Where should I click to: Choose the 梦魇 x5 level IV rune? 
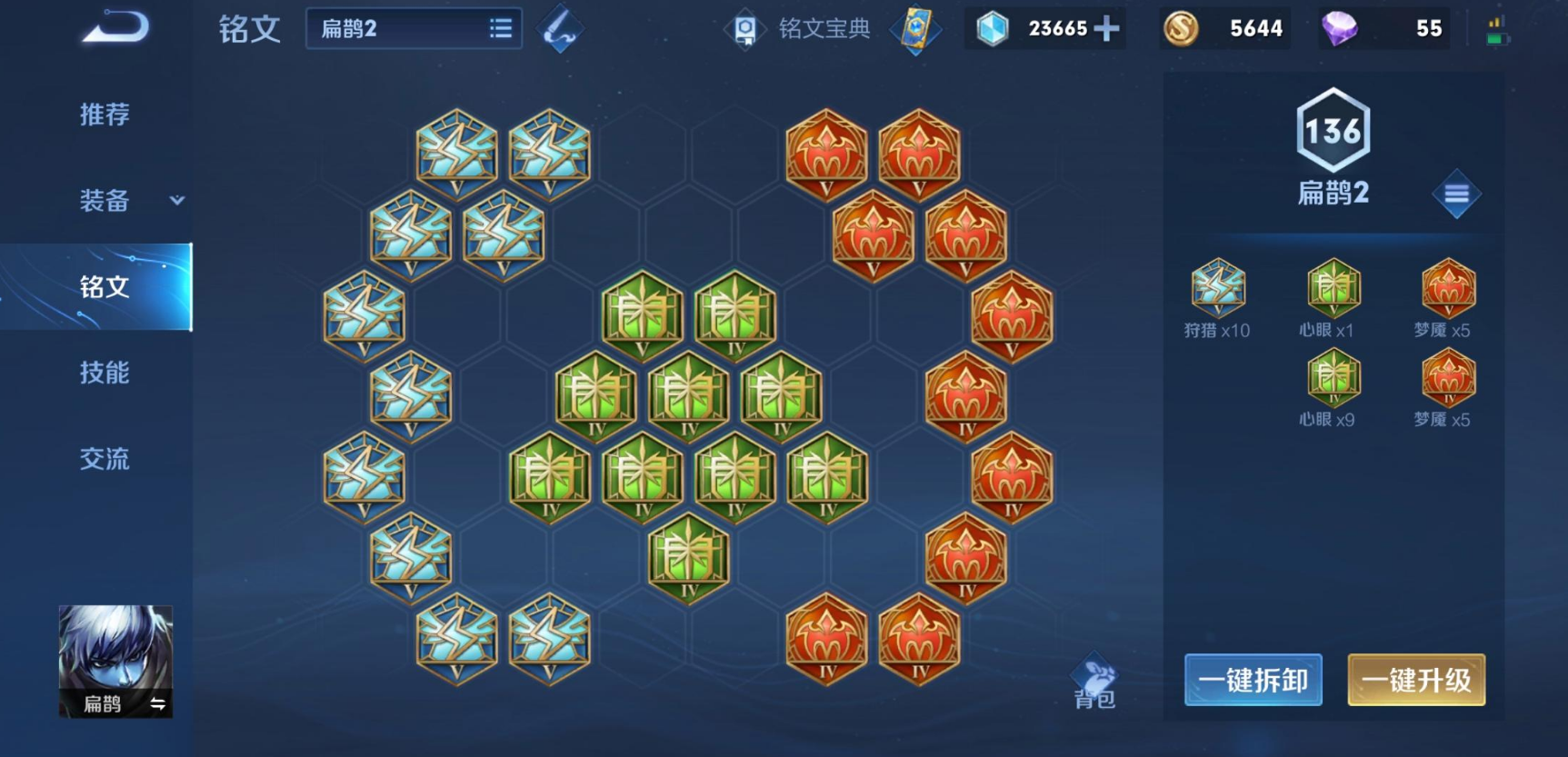[x=1447, y=388]
